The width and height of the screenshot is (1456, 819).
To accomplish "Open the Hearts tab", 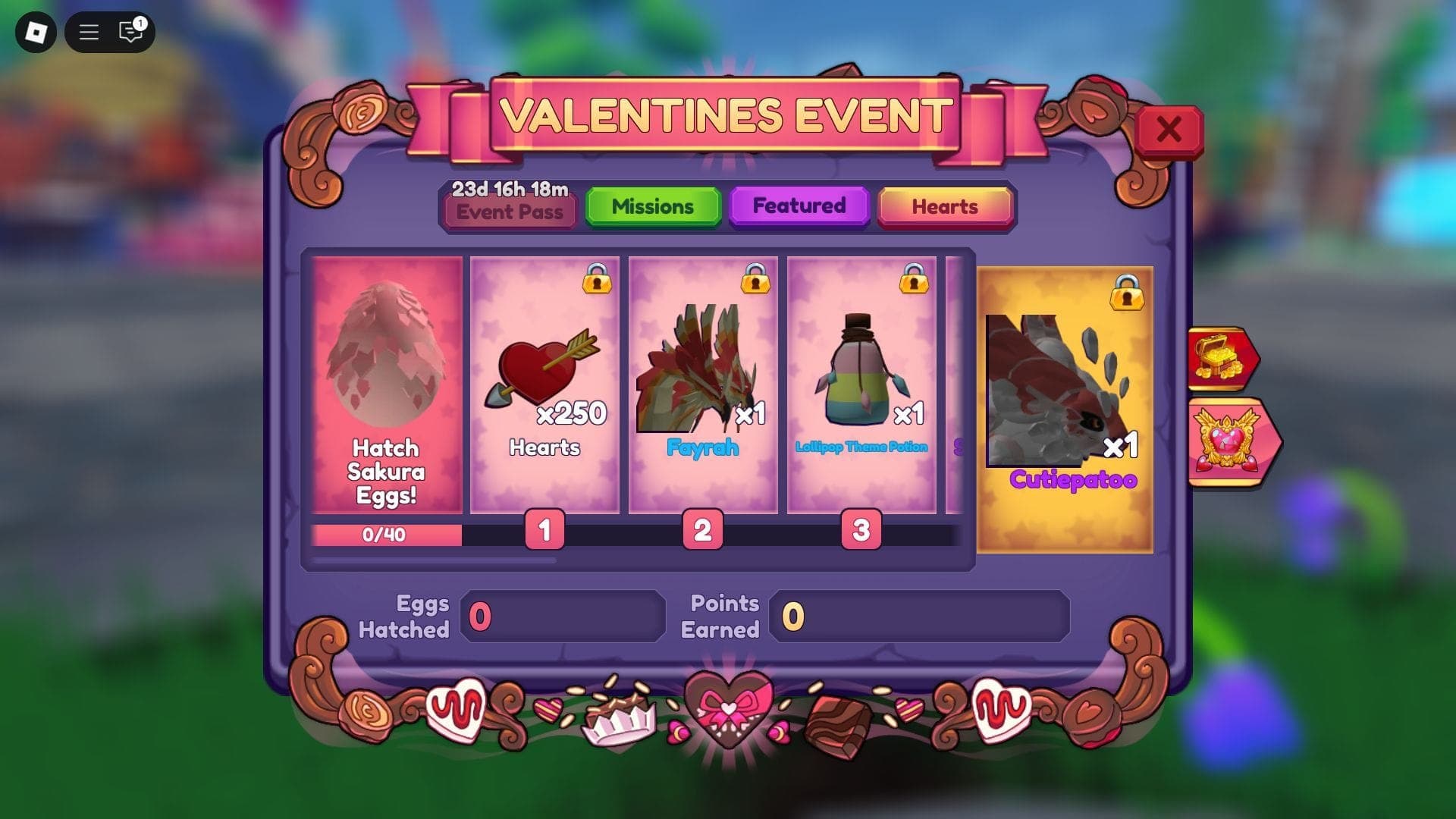I will 945,206.
